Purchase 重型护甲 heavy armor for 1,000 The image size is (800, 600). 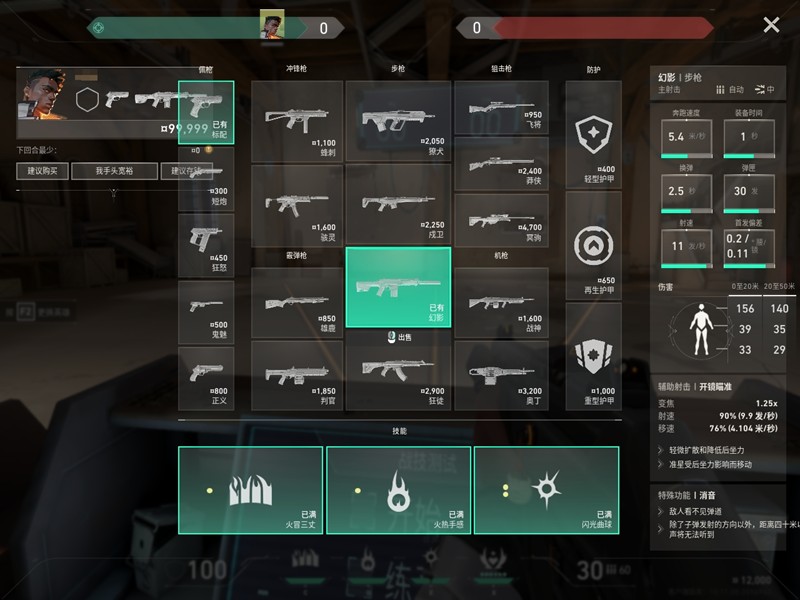593,356
